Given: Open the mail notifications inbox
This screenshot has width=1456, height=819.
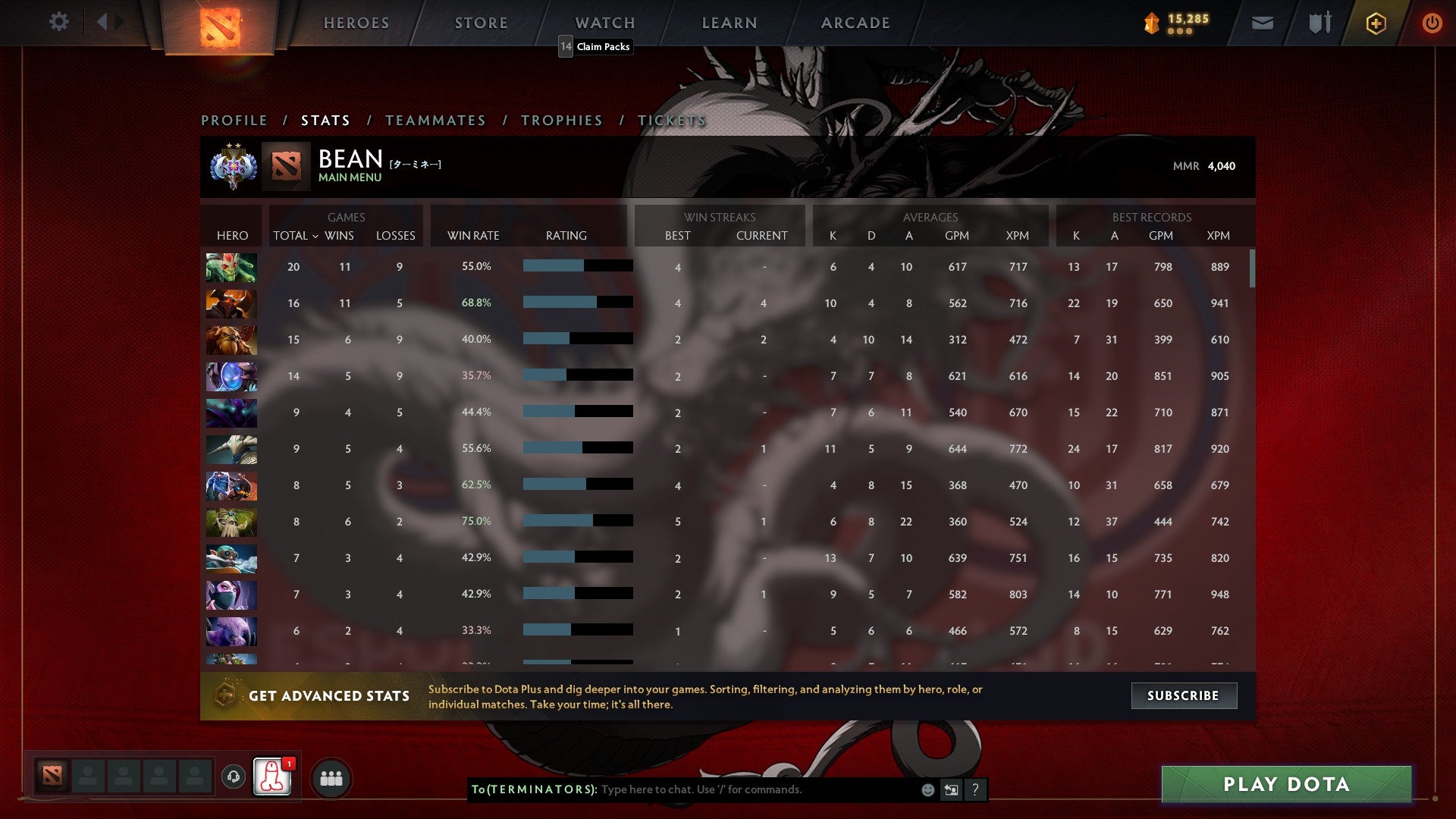Looking at the screenshot, I should [x=1262, y=23].
